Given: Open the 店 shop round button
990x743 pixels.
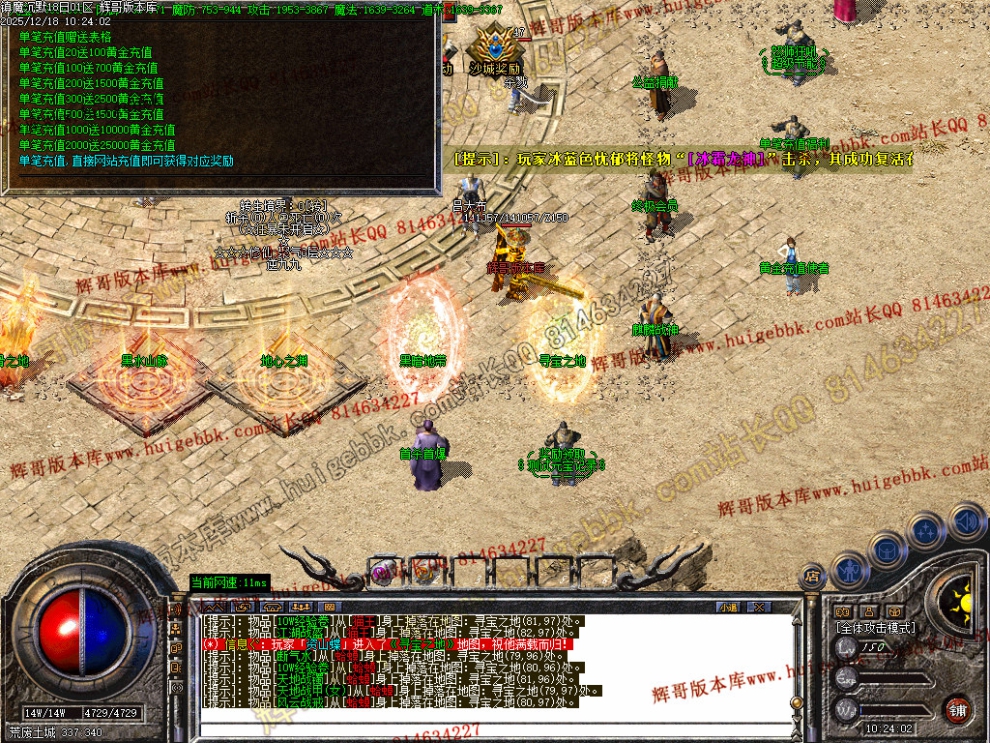Looking at the screenshot, I should pyautogui.click(x=812, y=575).
